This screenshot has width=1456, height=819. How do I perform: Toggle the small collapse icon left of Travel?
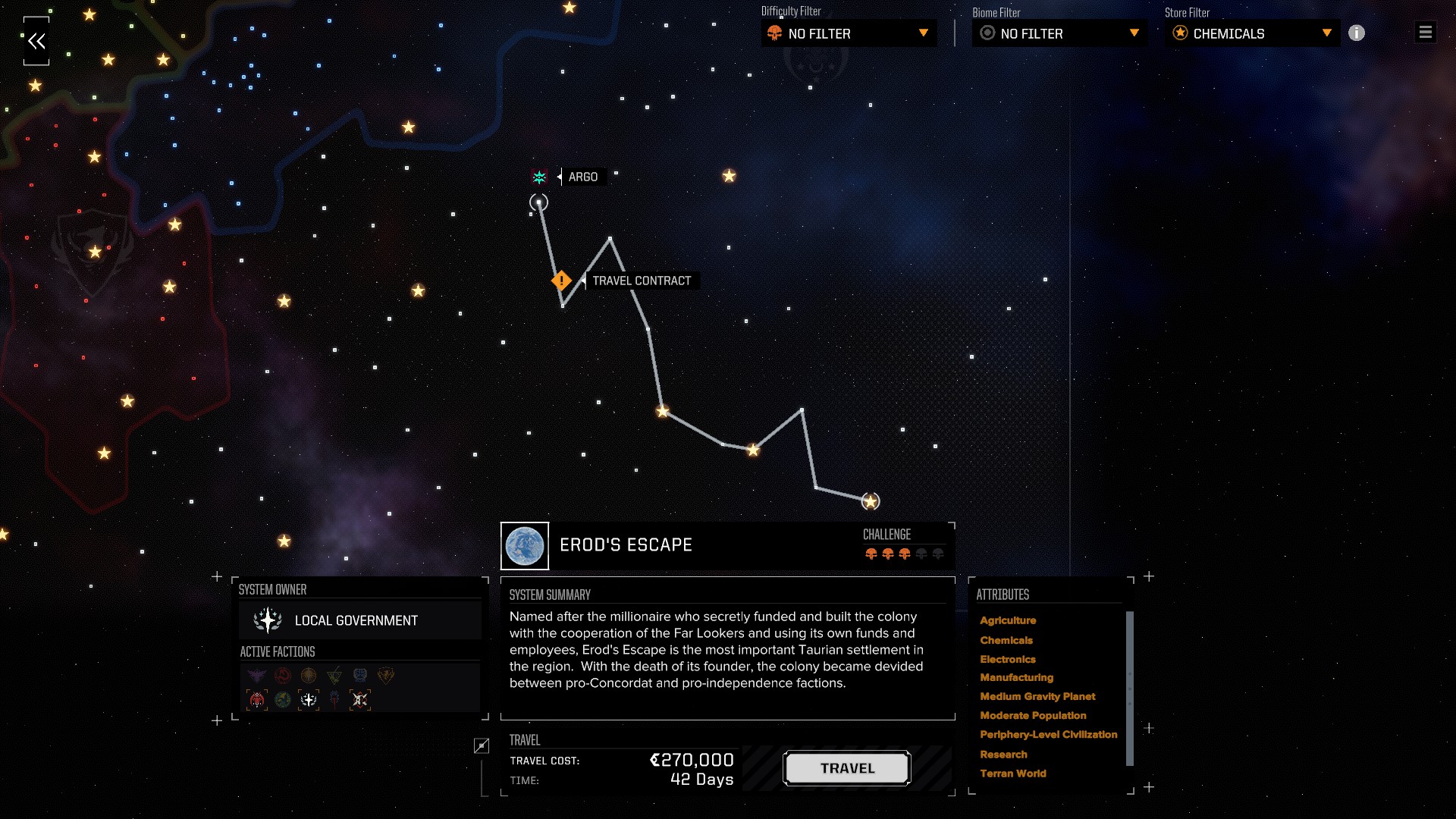pyautogui.click(x=482, y=746)
